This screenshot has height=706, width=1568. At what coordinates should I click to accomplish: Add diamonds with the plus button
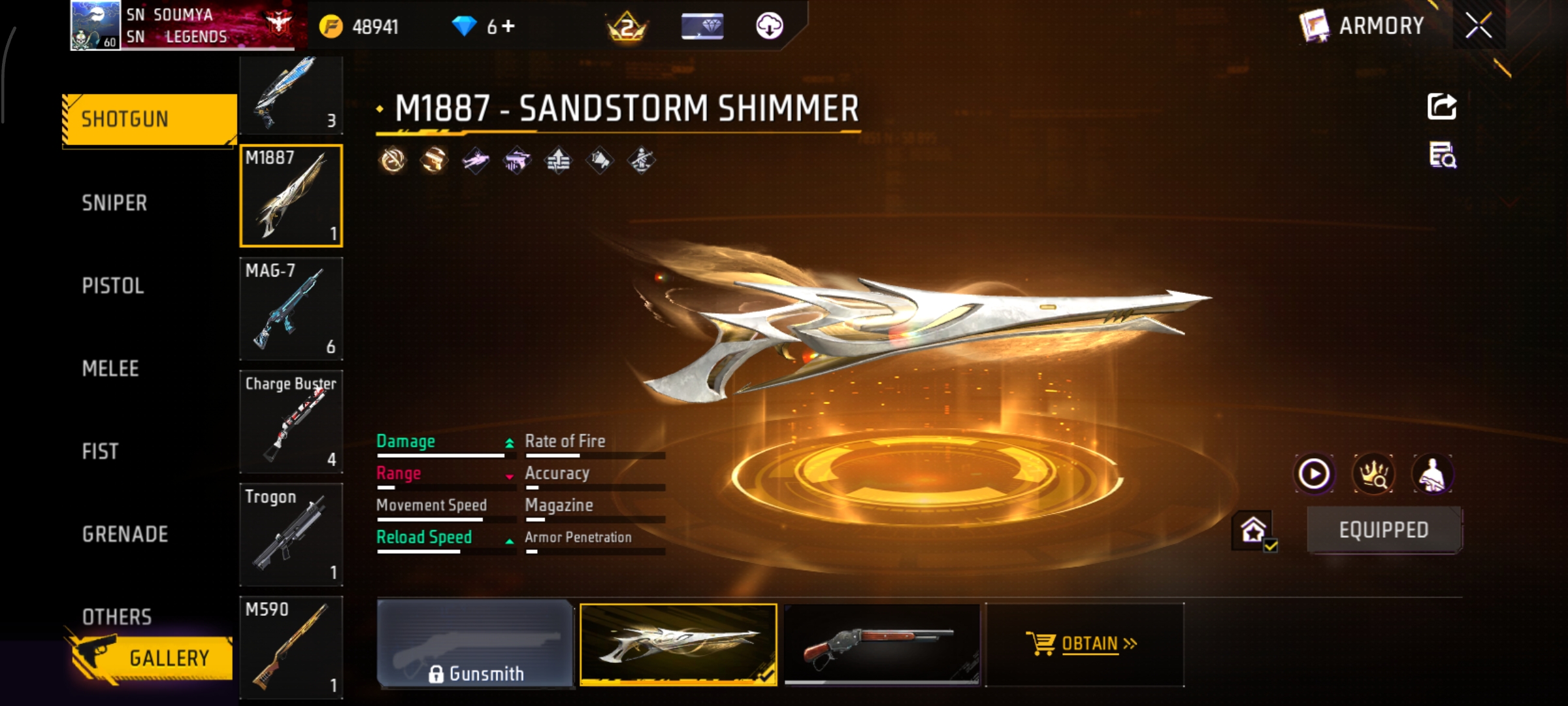[508, 26]
